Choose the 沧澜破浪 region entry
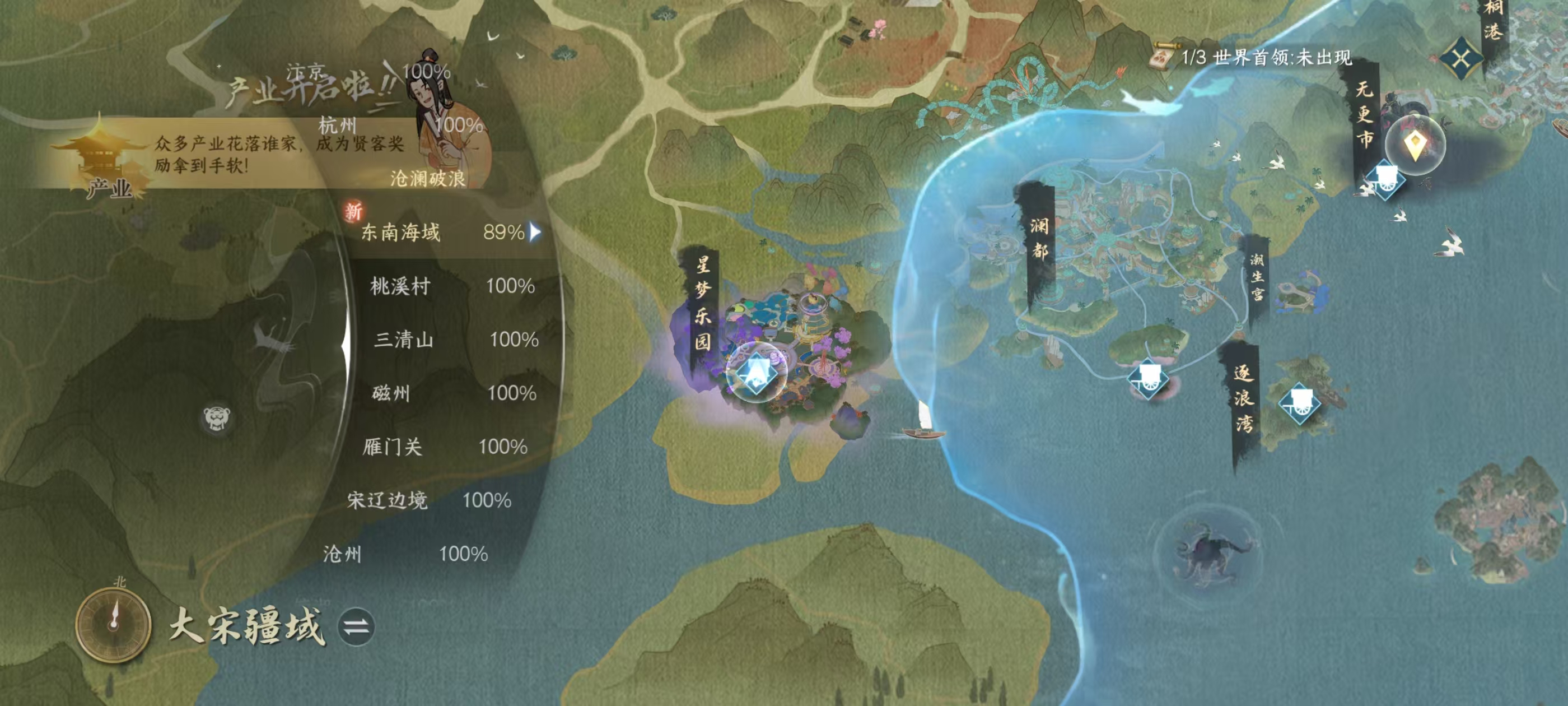 tap(427, 179)
